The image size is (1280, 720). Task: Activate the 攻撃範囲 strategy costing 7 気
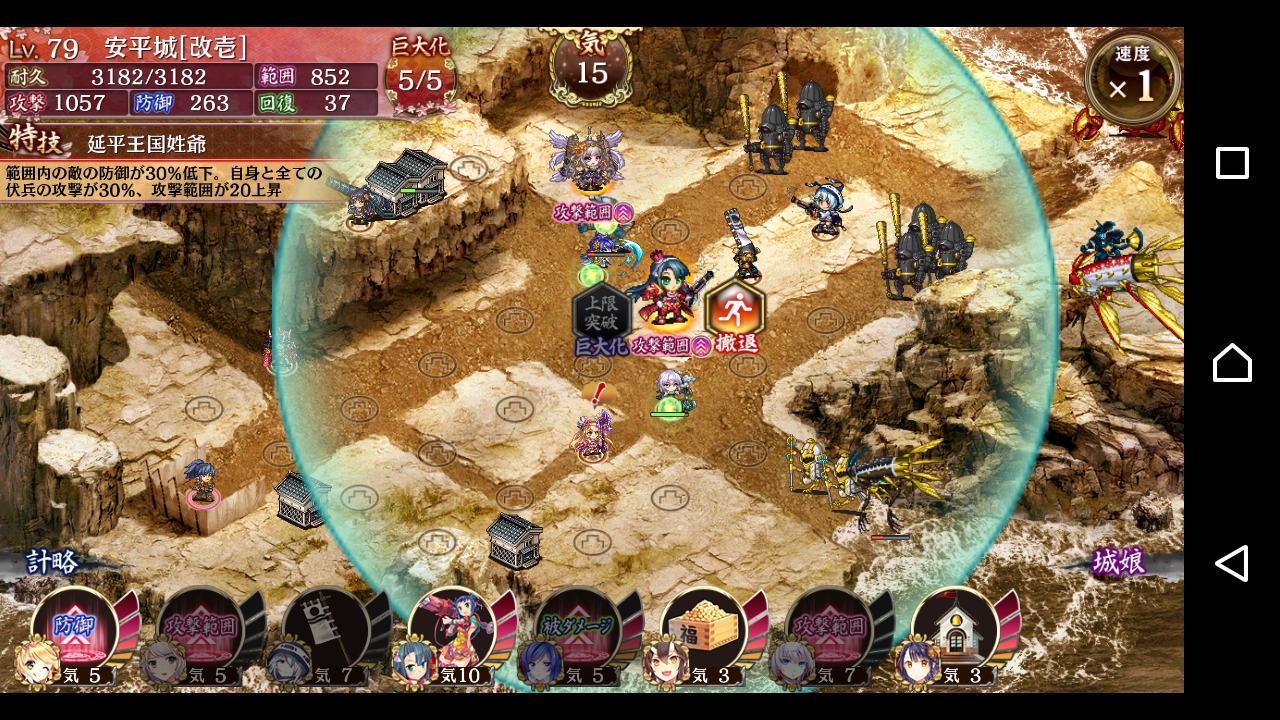pyautogui.click(x=830, y=630)
